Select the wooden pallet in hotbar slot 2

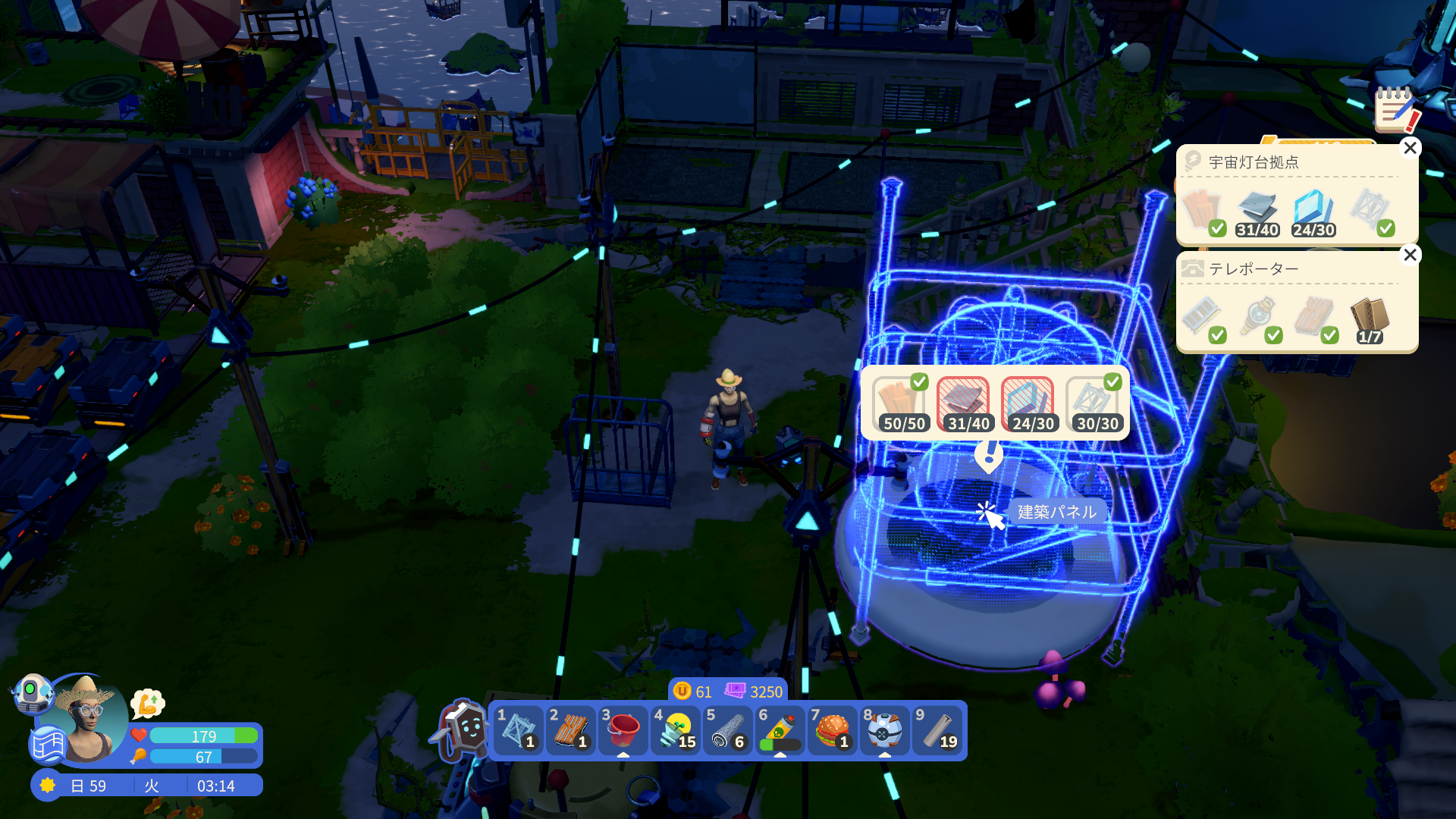click(x=570, y=730)
